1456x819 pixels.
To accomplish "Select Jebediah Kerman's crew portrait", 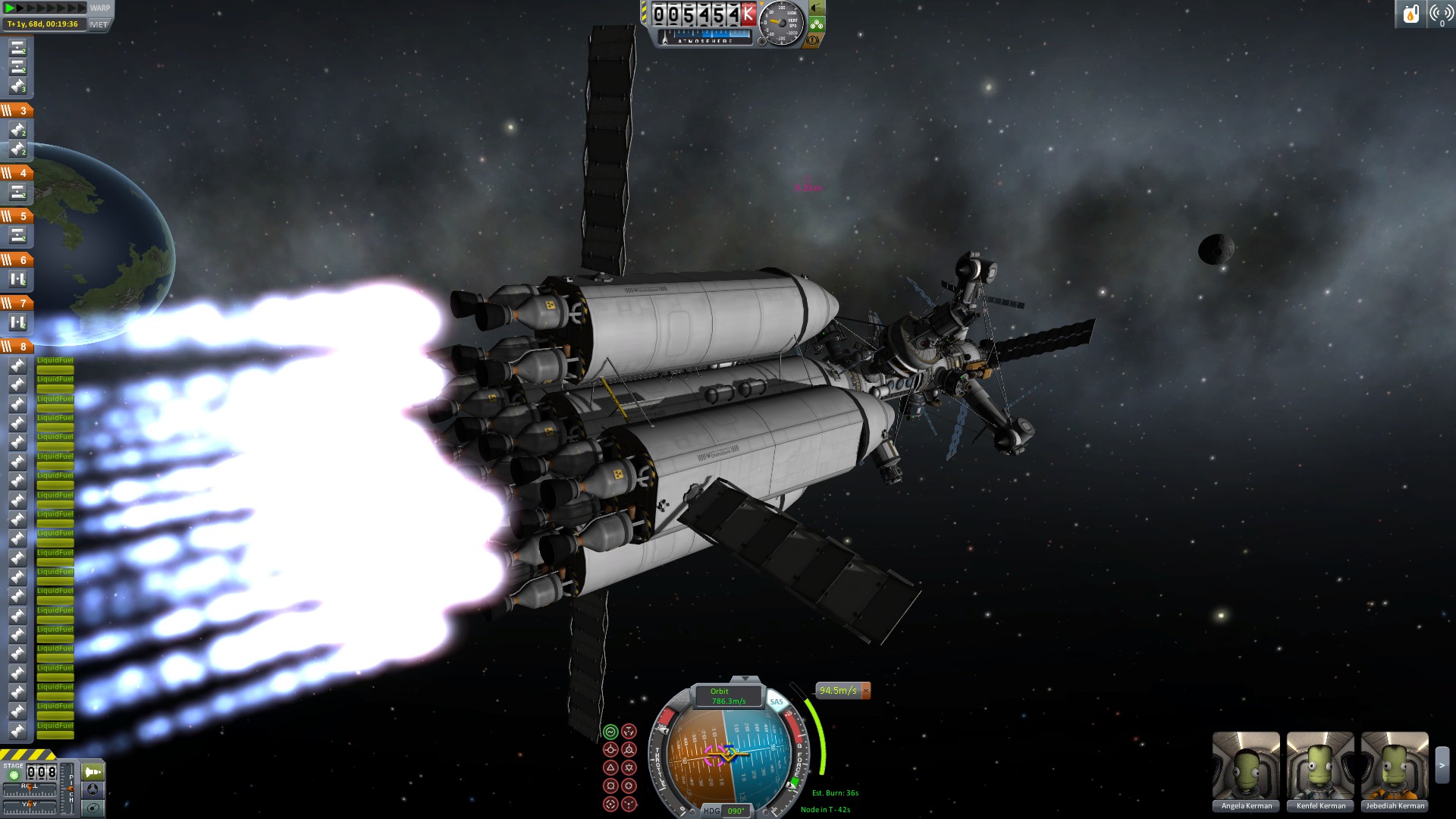I will 1395,771.
